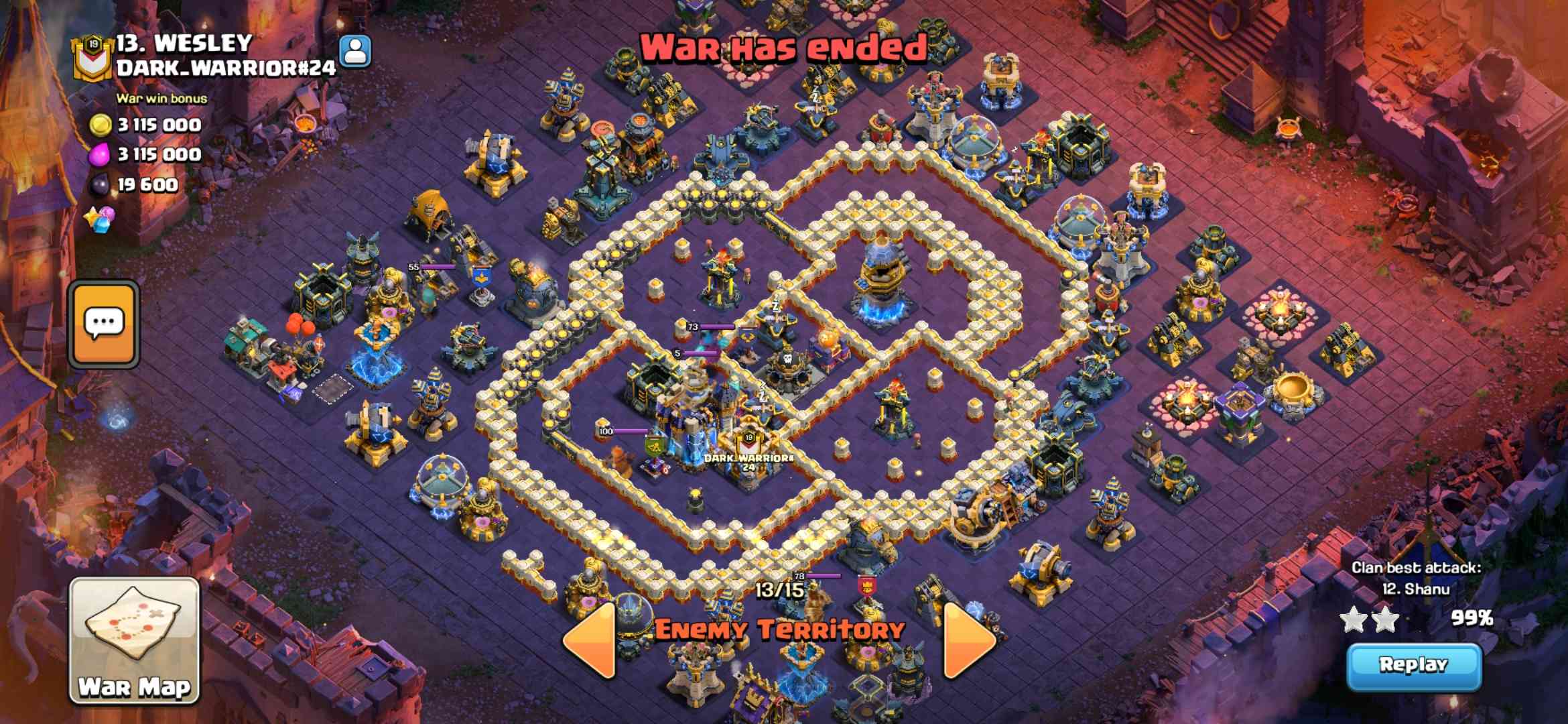Open Wesley's player profile icon
The height and width of the screenshot is (724, 1568).
coord(356,52)
